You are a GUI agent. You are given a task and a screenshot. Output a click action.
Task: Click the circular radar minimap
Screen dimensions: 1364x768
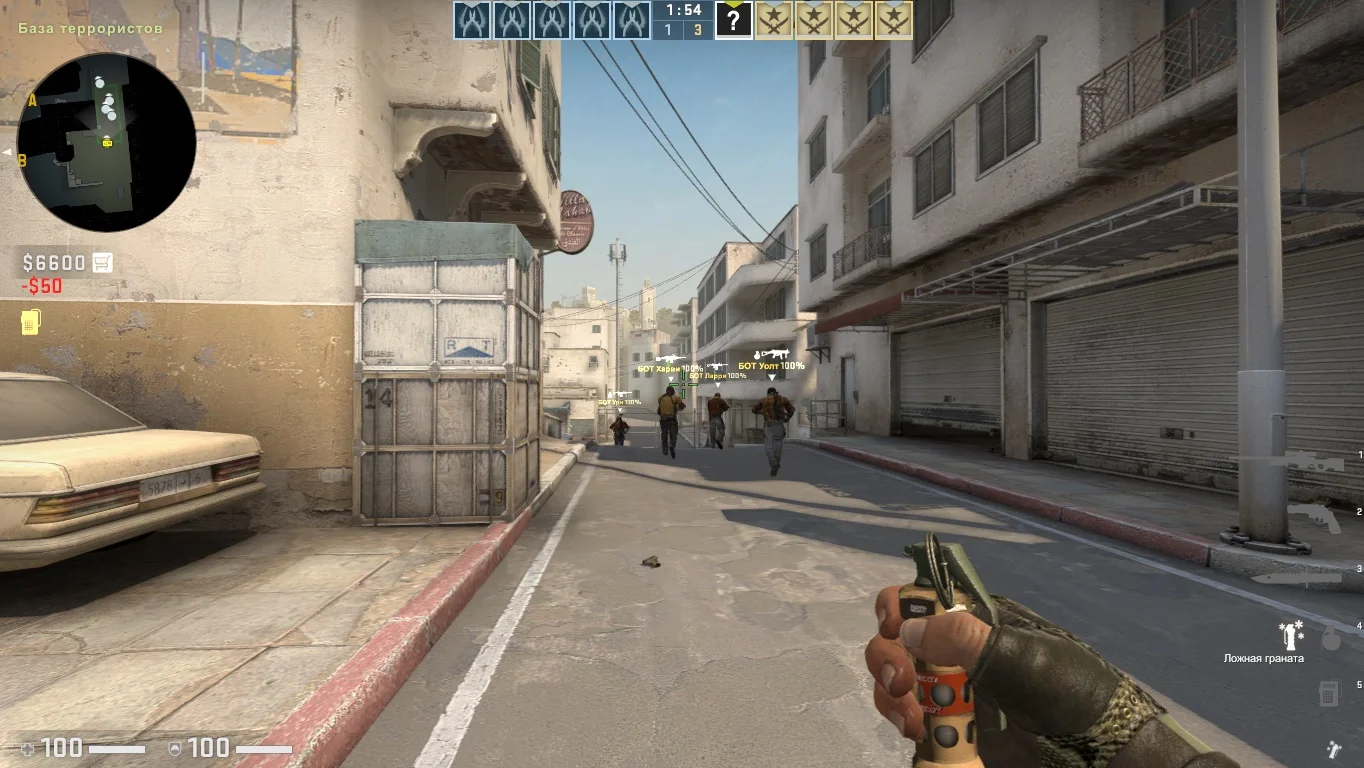tap(106, 142)
